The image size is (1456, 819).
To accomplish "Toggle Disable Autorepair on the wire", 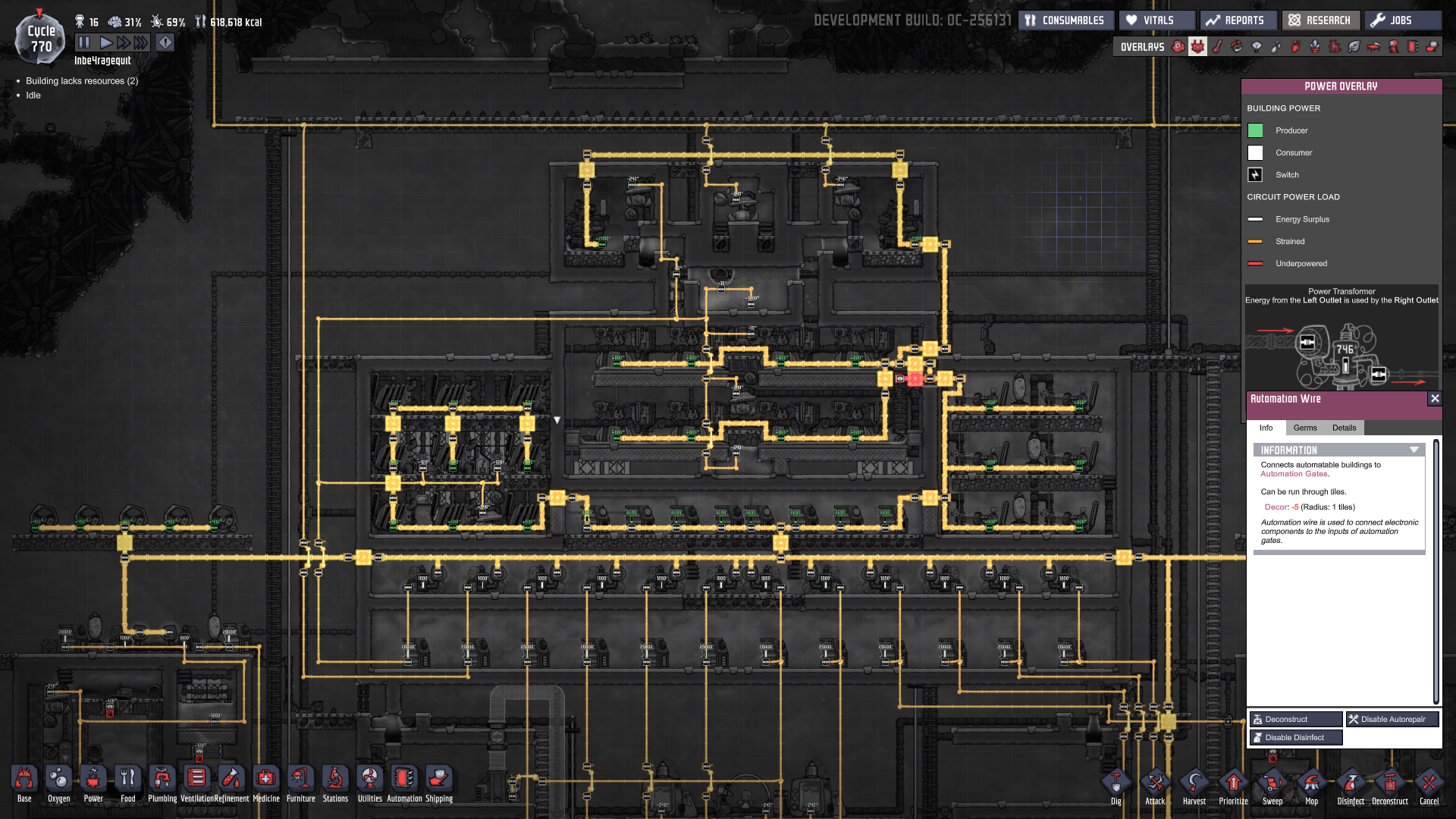I will coord(1392,719).
